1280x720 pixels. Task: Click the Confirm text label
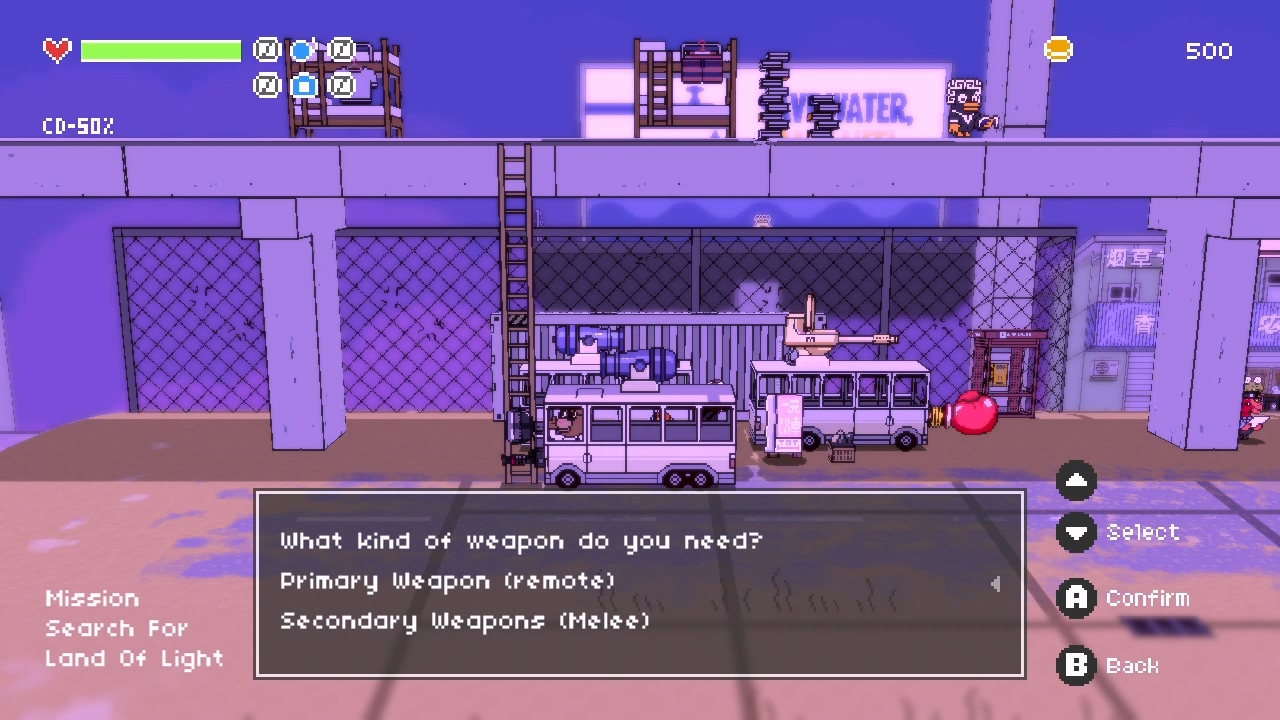pos(1148,598)
